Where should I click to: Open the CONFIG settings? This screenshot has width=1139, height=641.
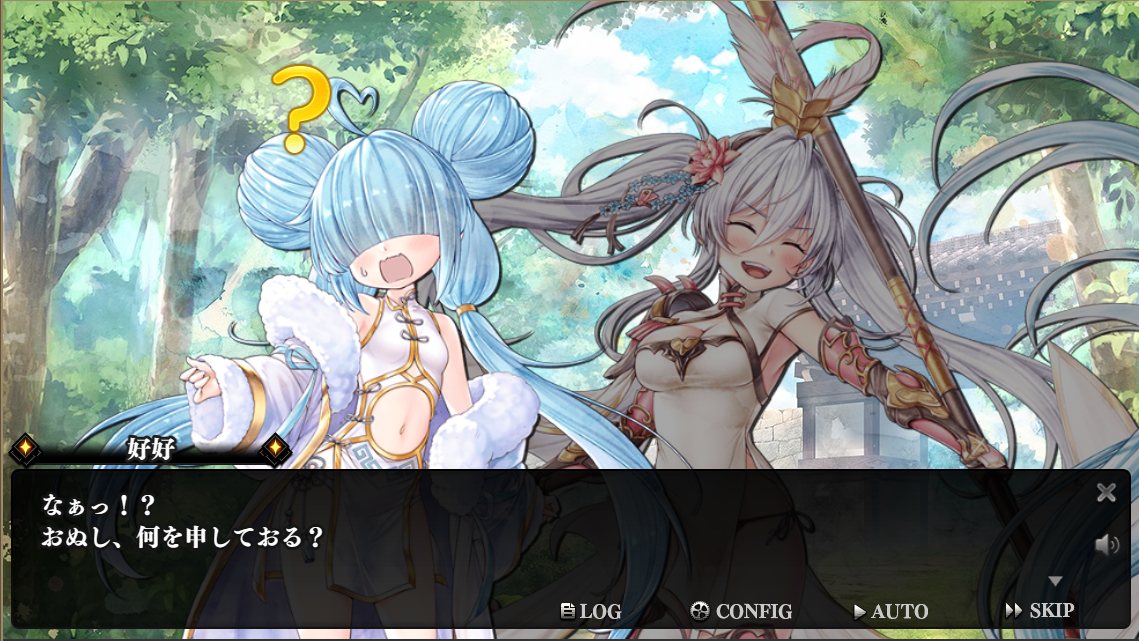741,611
